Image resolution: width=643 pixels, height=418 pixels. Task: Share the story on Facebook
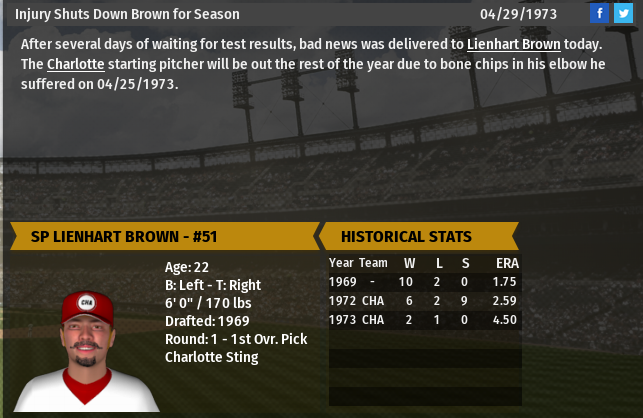click(x=599, y=13)
